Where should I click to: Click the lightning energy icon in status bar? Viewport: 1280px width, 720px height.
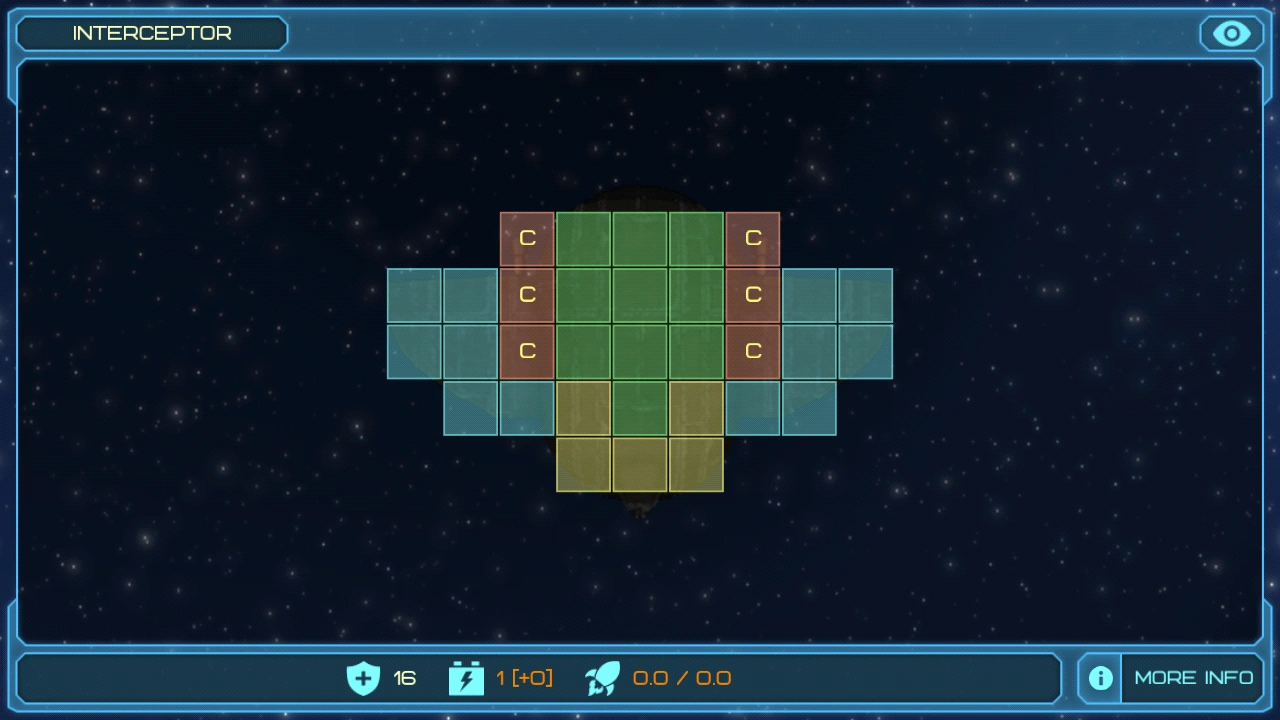click(x=465, y=677)
